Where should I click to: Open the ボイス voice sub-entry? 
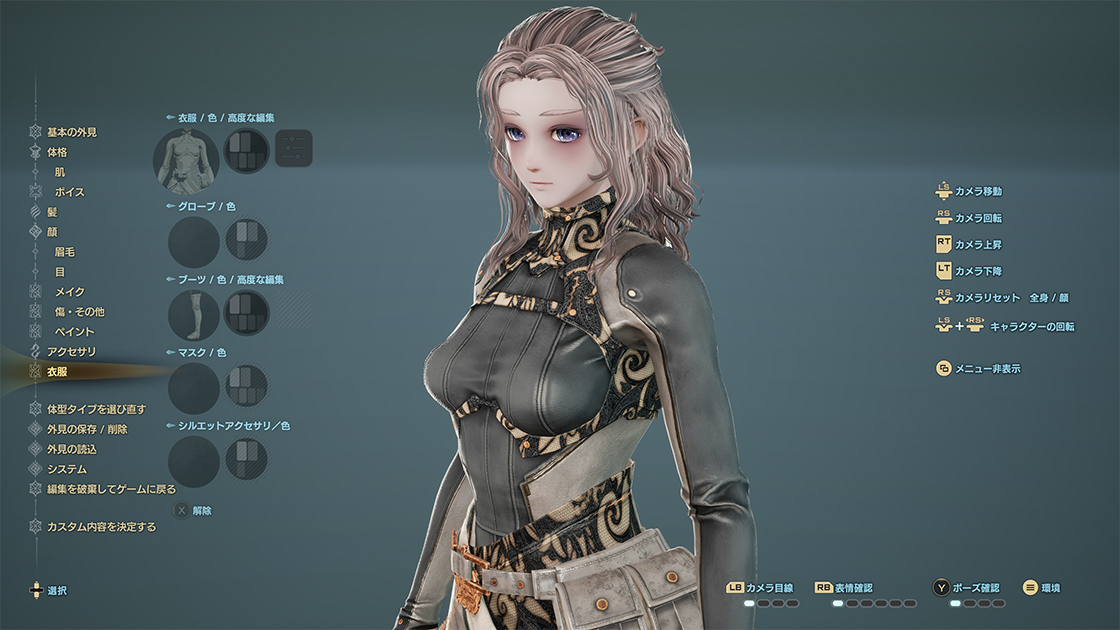69,192
